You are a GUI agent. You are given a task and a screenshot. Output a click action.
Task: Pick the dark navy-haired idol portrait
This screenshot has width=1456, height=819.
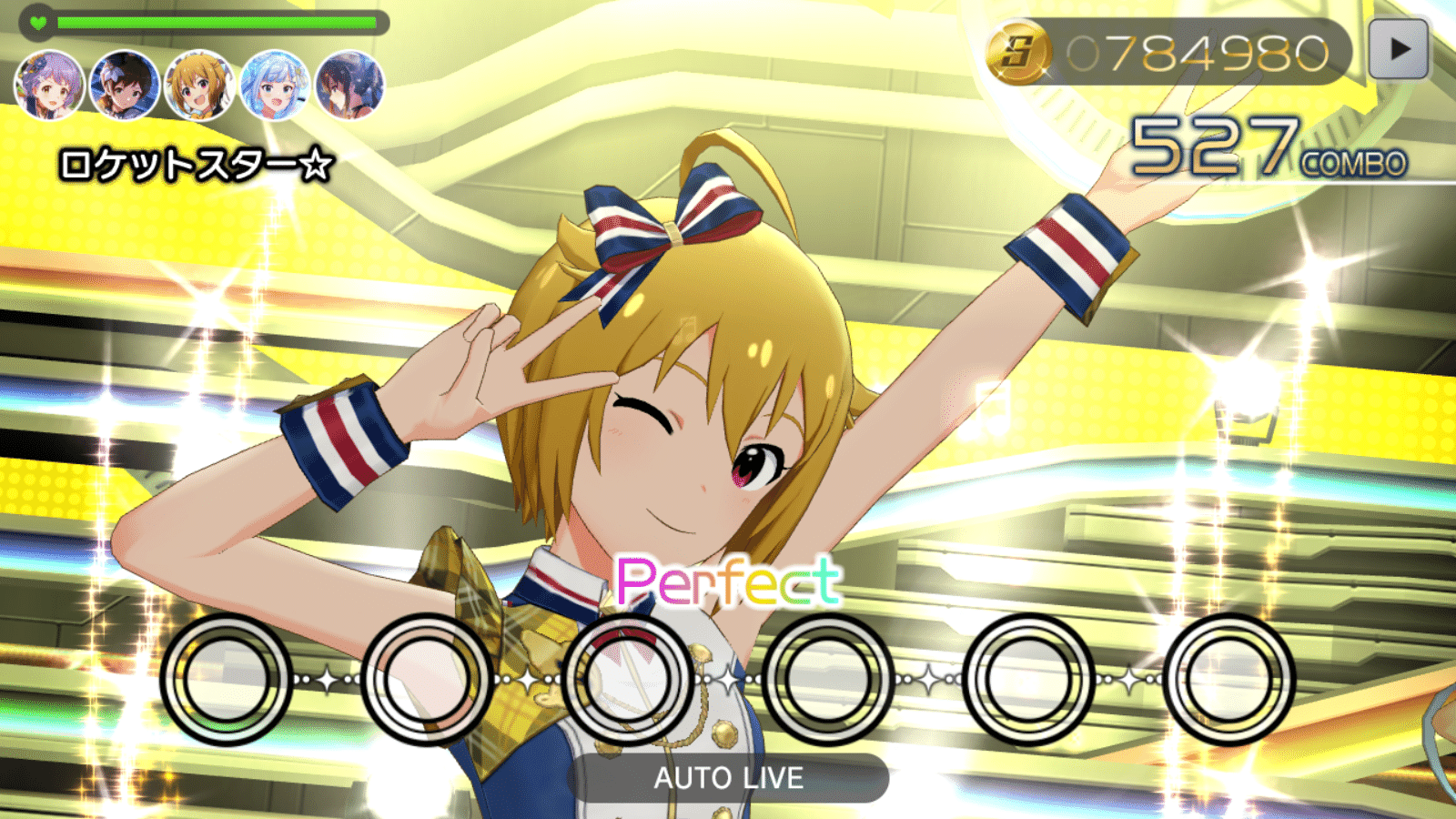[350, 86]
